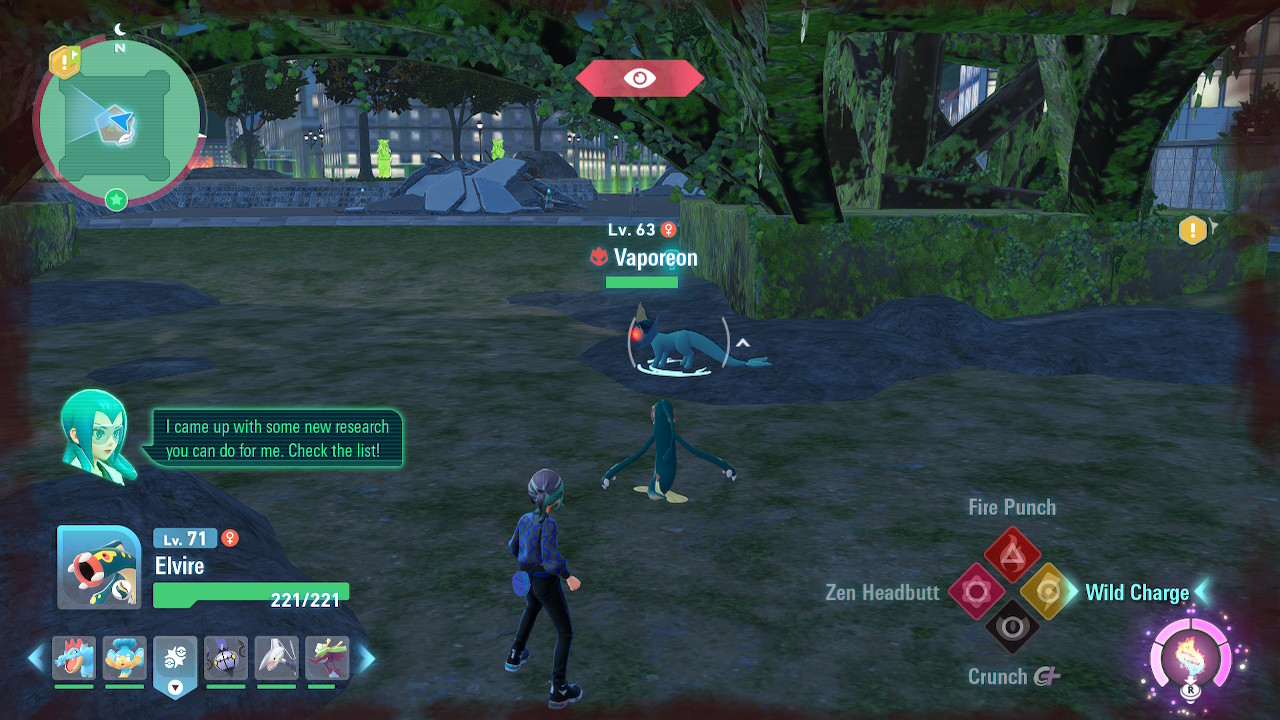
Task: Click the yellow exclamation badge on the minimap
Action: [x=65, y=62]
